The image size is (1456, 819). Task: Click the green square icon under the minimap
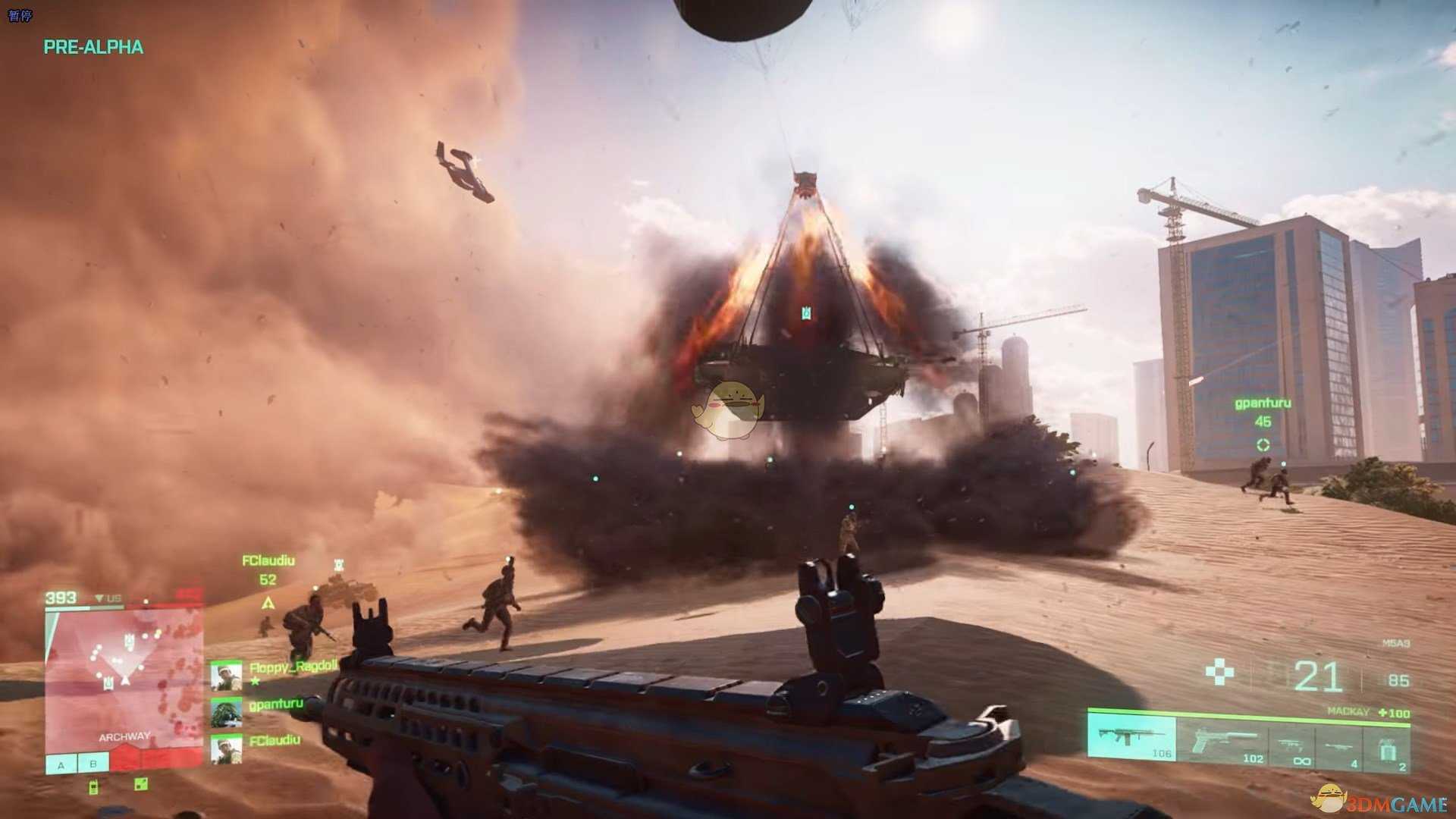click(141, 784)
